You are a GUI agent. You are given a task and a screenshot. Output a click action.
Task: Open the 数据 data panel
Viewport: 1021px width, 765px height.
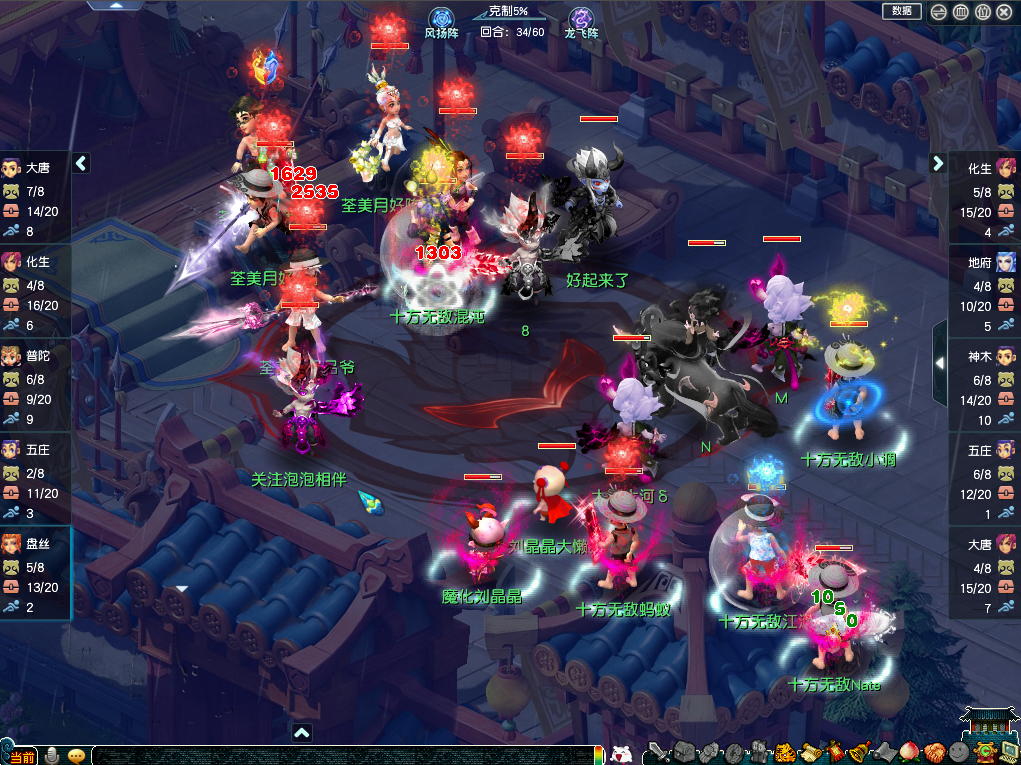(901, 11)
